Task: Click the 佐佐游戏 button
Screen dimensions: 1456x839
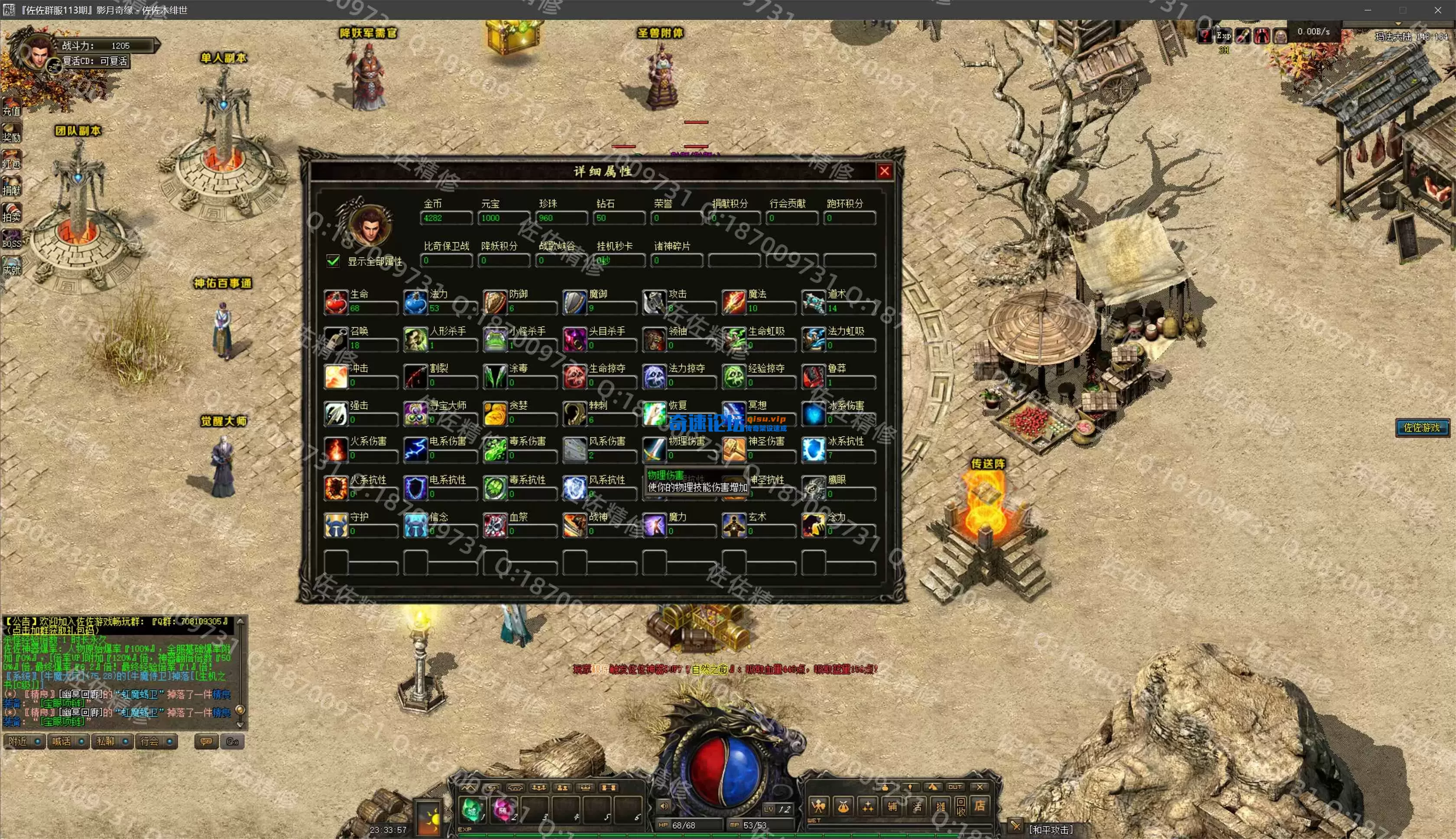Action: [x=1421, y=428]
